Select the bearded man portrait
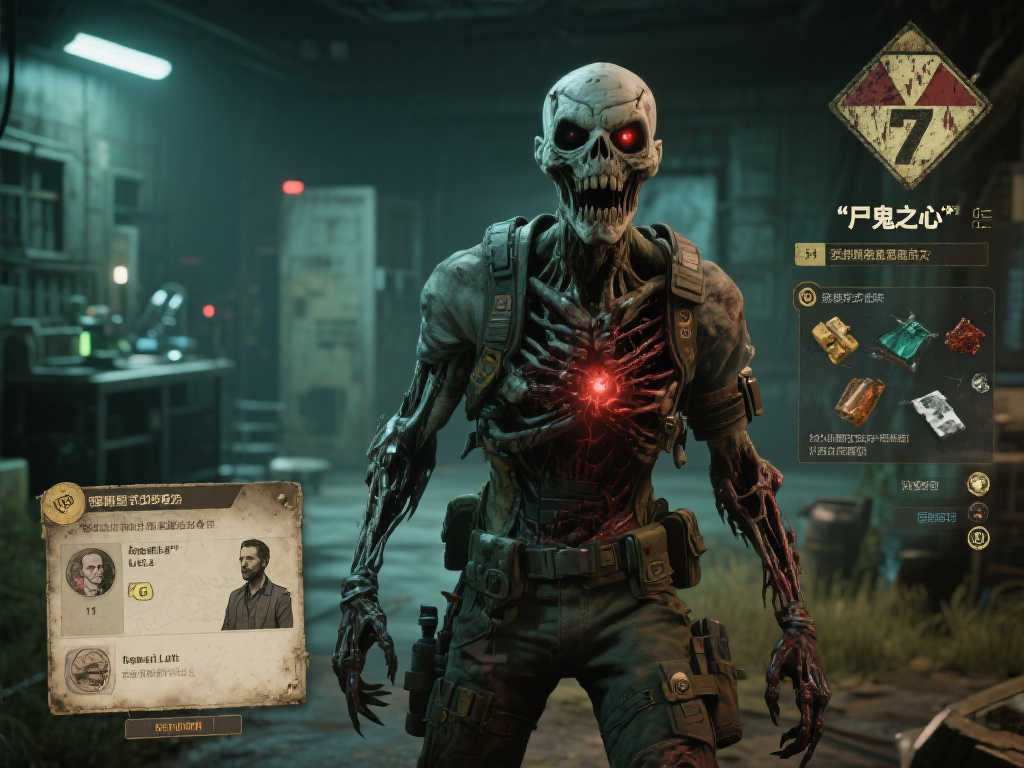The image size is (1024, 768). click(x=257, y=585)
